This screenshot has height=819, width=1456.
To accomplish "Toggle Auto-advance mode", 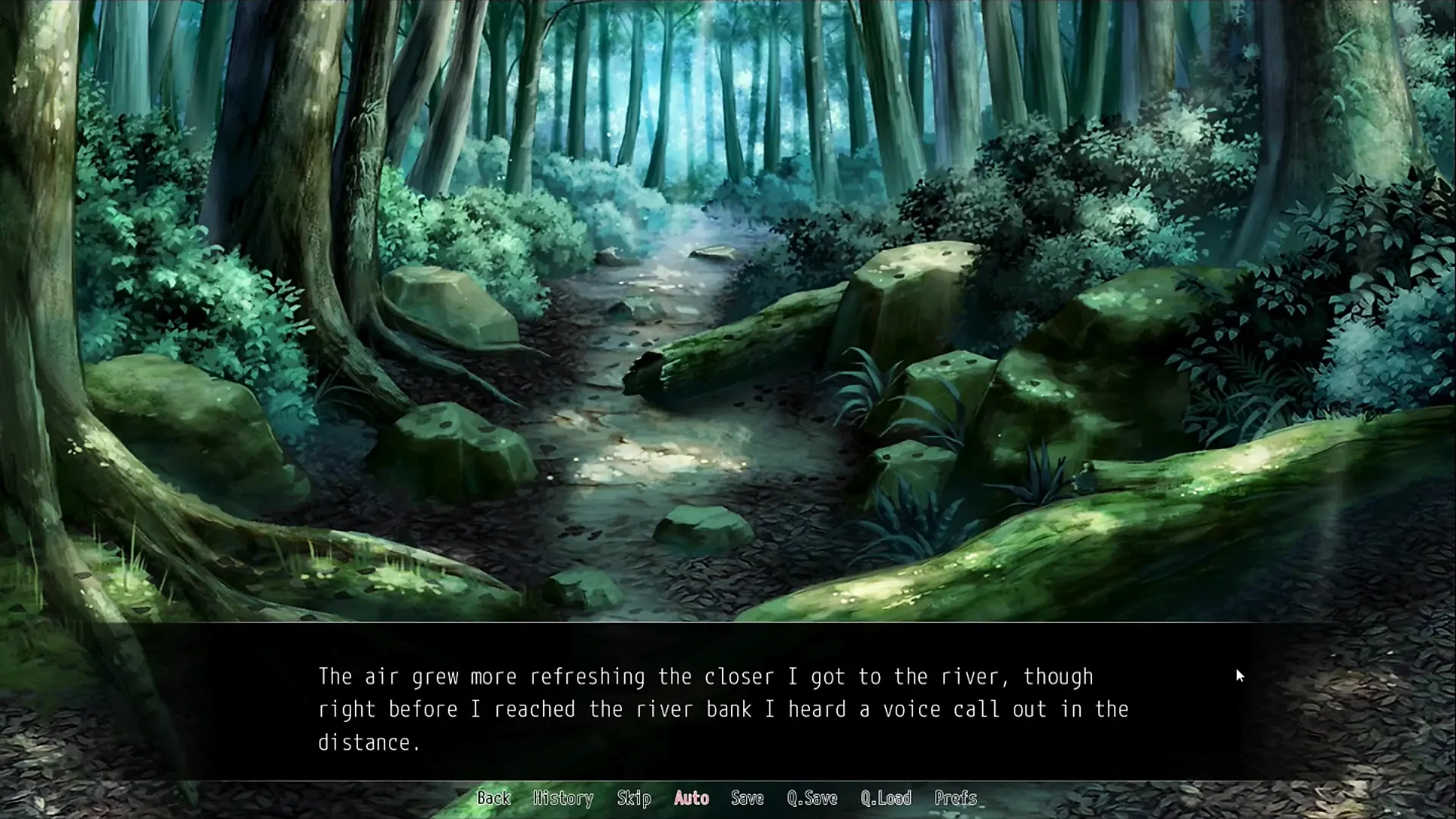I will 692,798.
